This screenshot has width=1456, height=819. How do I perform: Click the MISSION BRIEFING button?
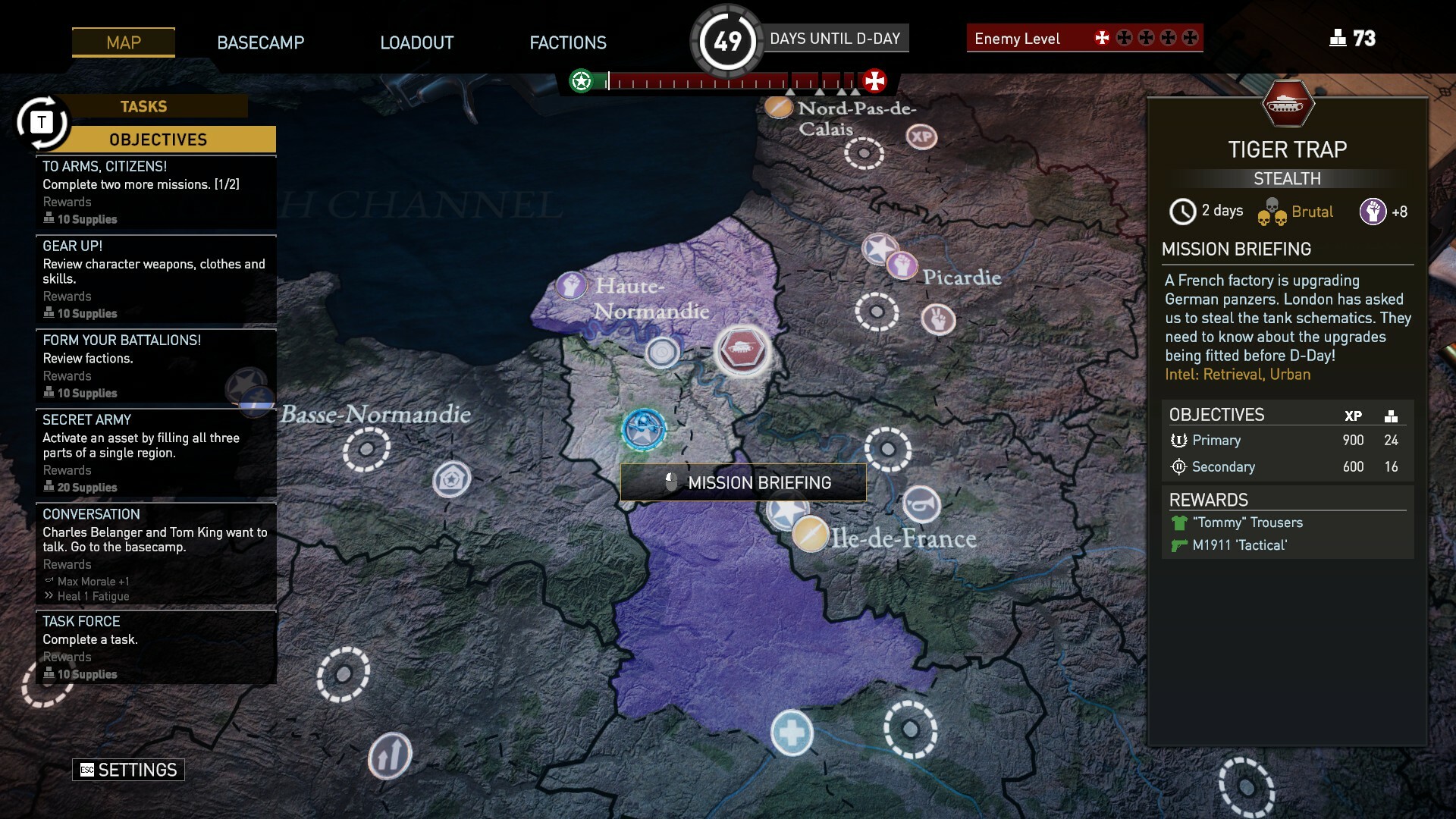(x=743, y=482)
